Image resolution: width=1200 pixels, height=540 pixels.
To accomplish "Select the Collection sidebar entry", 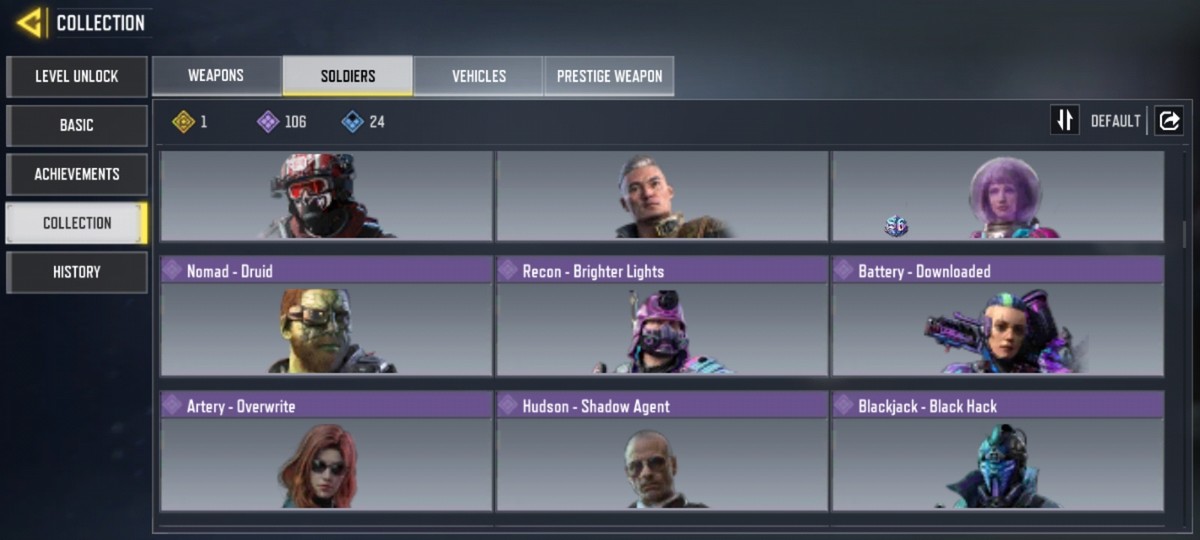I will (x=77, y=223).
